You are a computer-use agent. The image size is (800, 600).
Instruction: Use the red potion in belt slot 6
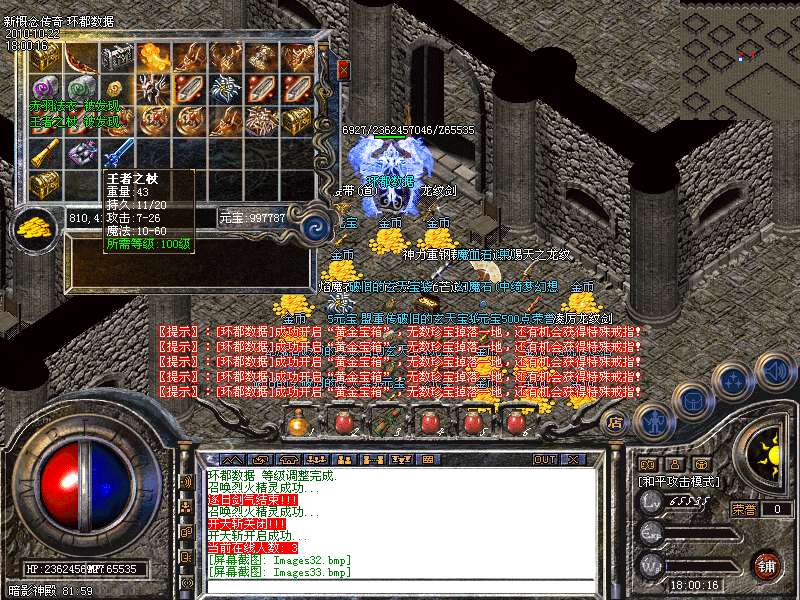pyautogui.click(x=516, y=423)
